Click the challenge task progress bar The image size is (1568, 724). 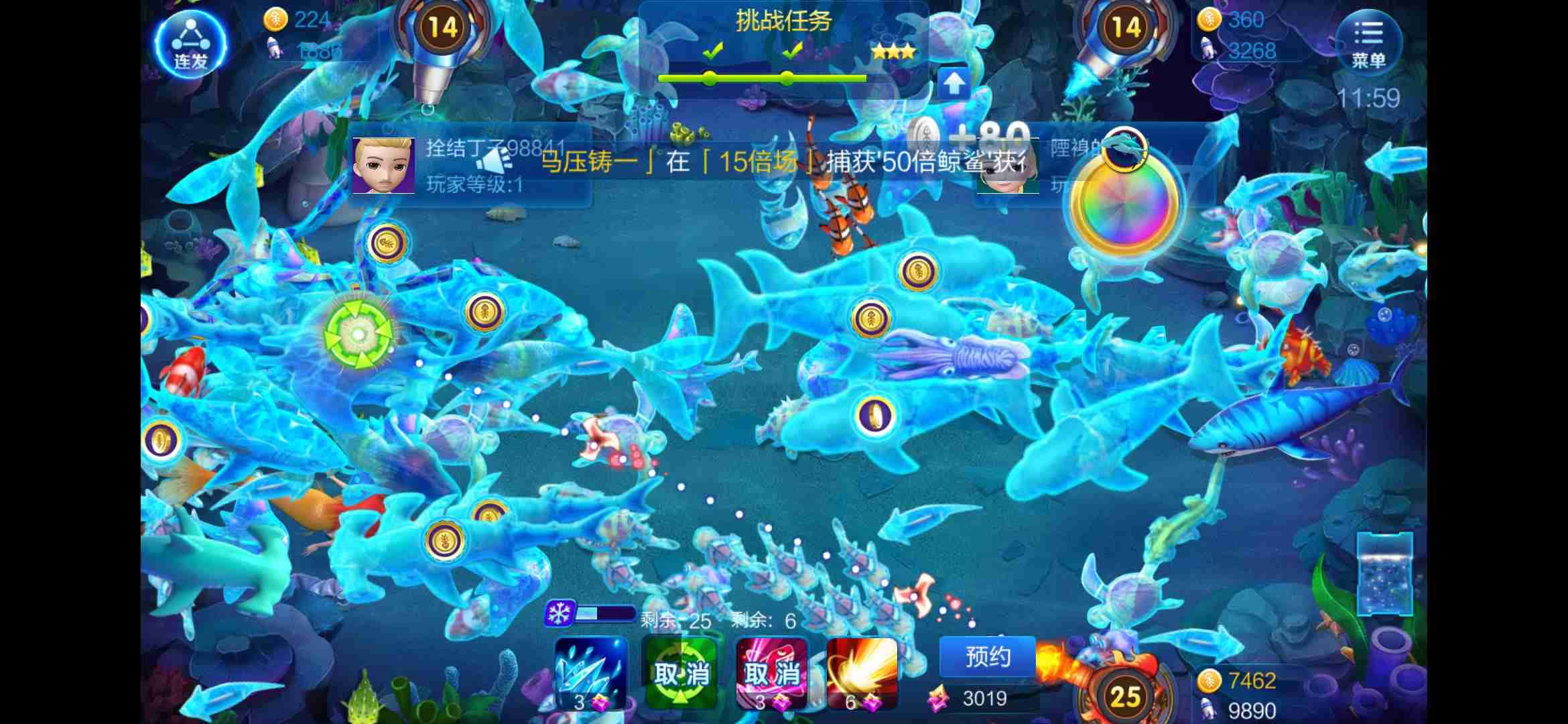point(761,77)
